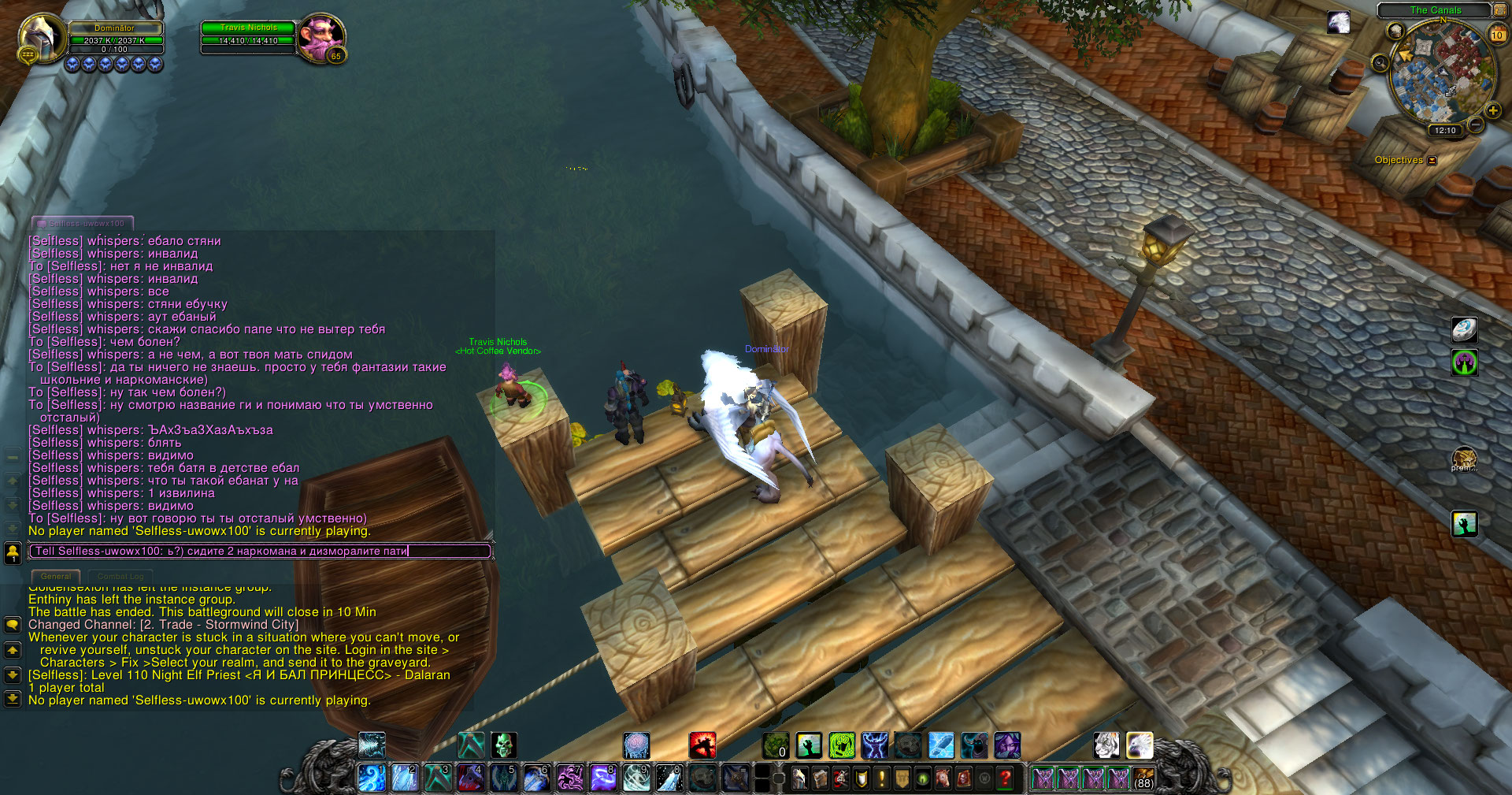Click the Travis Nichols target portrait
Screen dimensions: 1512x795
[x=321, y=36]
